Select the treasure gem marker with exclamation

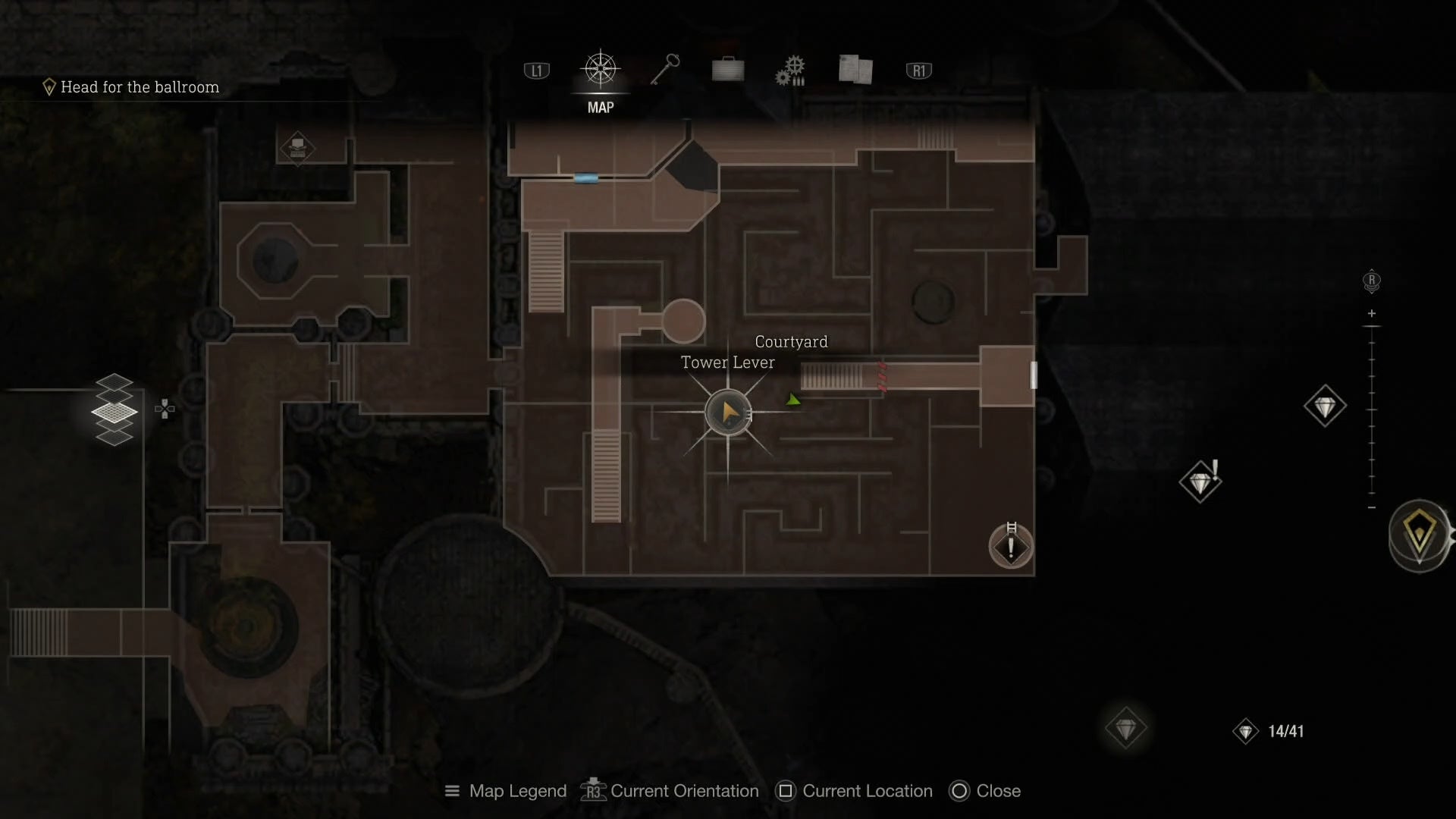1200,482
